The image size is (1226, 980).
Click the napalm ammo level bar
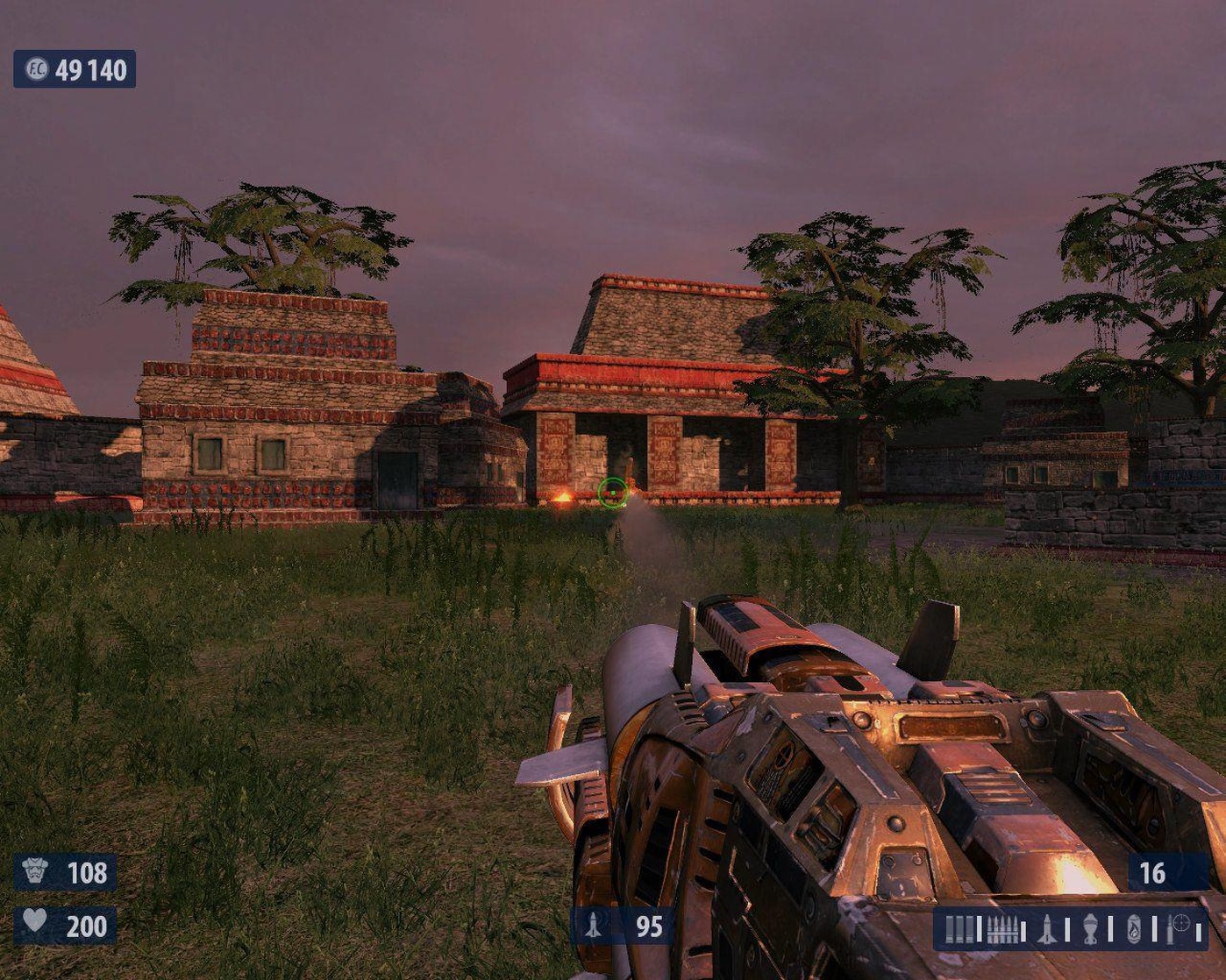click(1154, 929)
